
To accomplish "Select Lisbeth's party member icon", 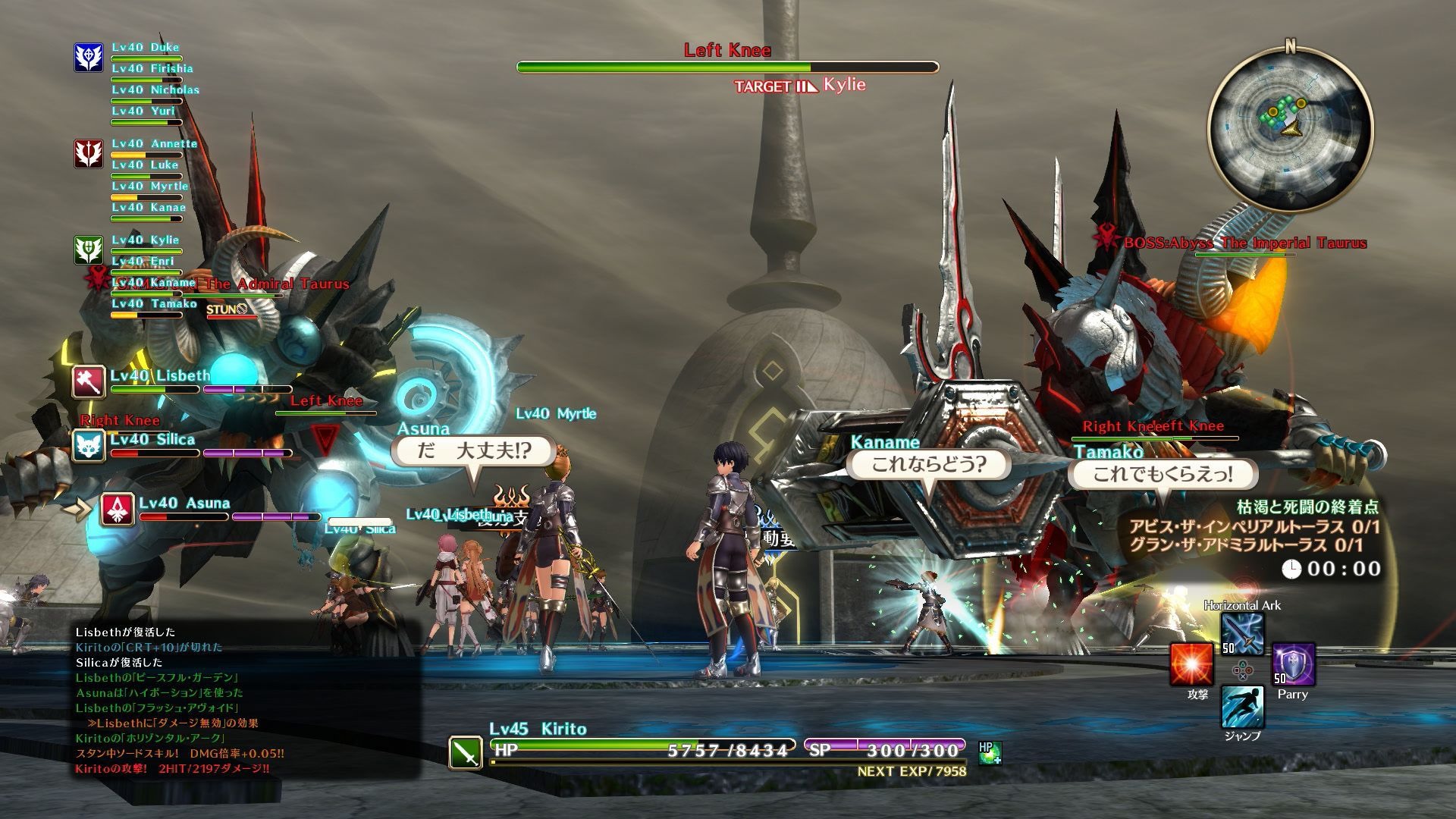I will pyautogui.click(x=89, y=381).
